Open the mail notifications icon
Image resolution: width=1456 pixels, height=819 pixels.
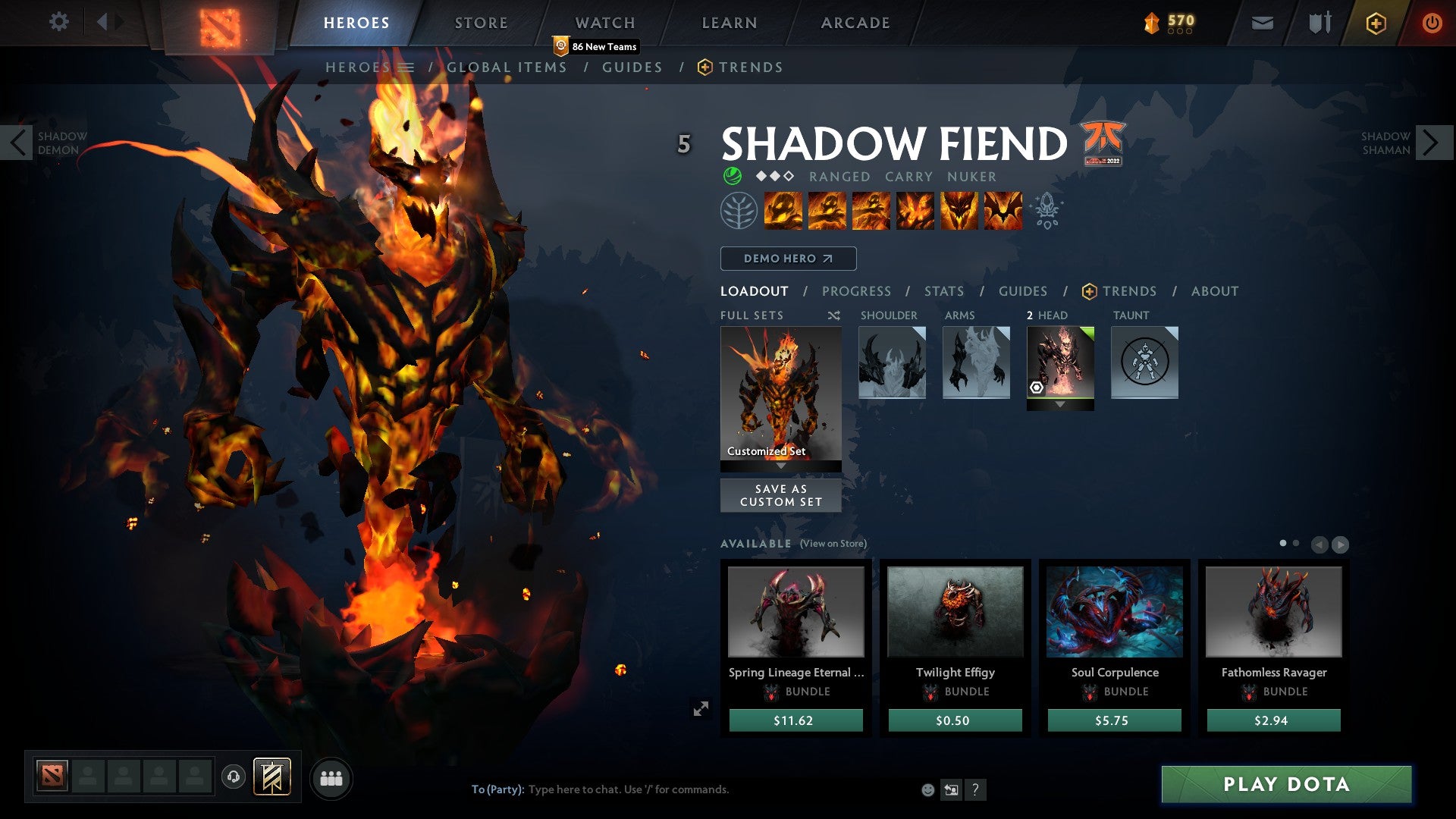coord(1263,23)
